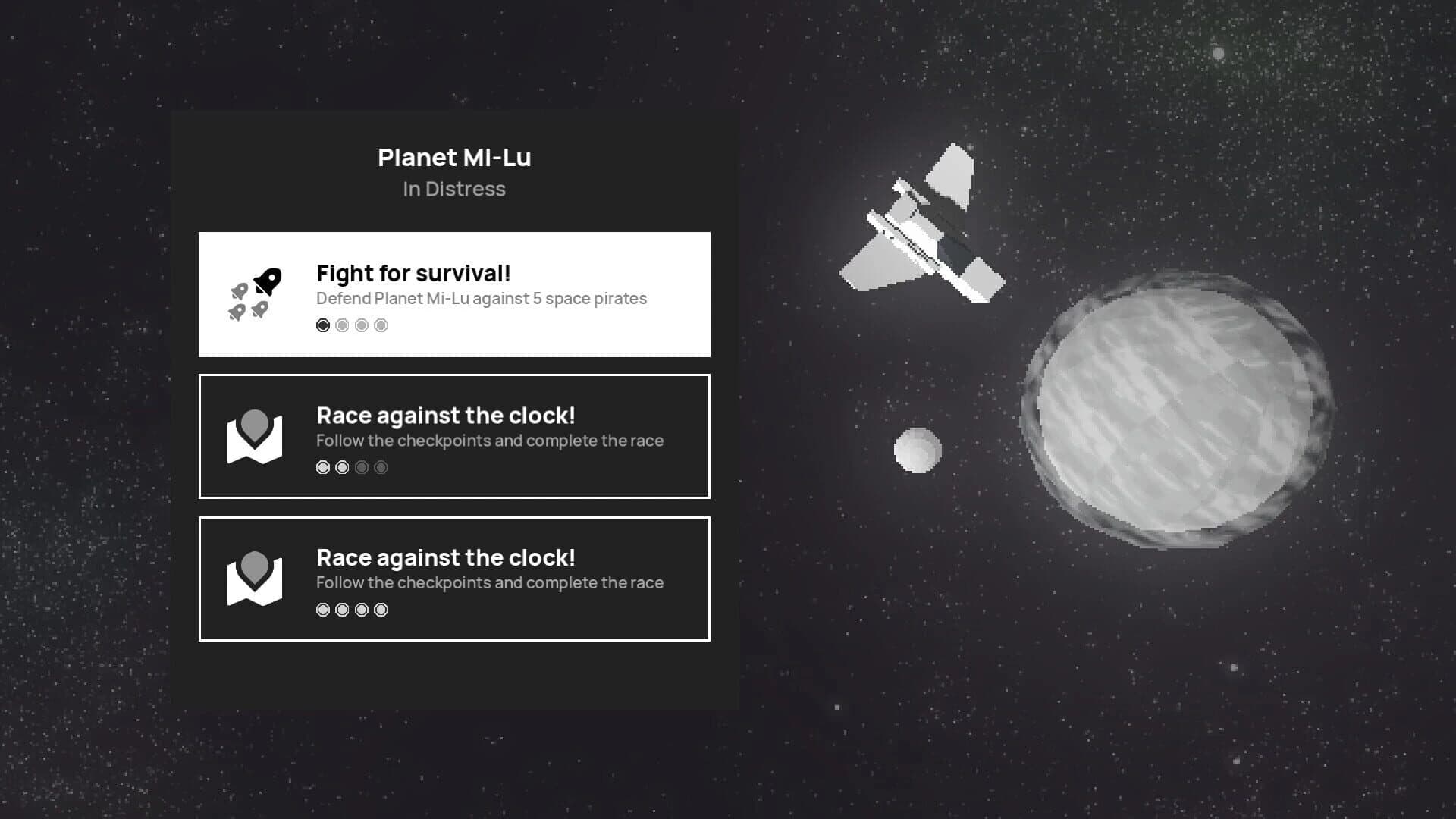Click the pin marker on the bottom race map icon
Viewport: 1456px width, 819px height.
(x=256, y=566)
